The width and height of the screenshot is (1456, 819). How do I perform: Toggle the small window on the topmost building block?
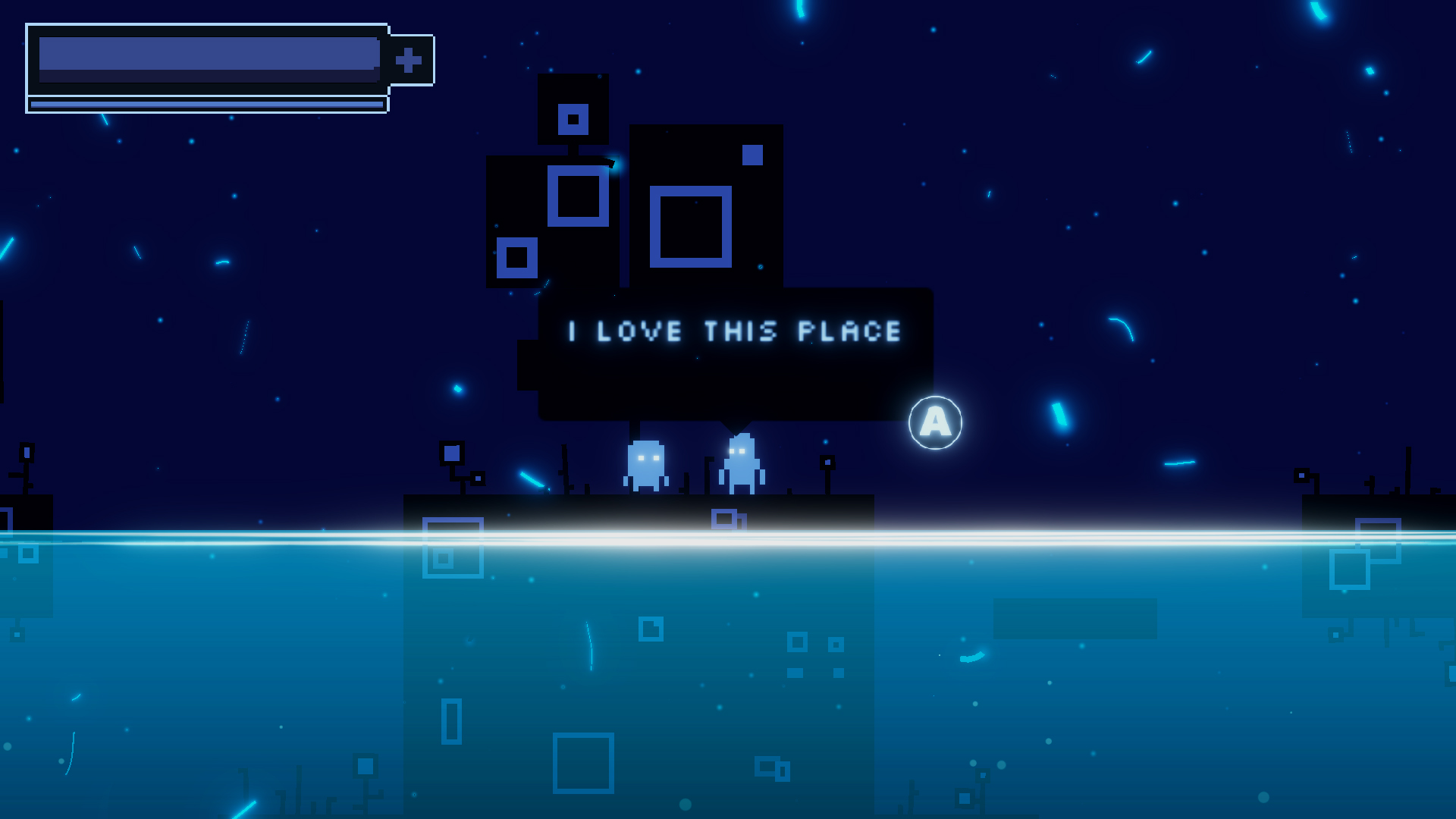pos(574,118)
